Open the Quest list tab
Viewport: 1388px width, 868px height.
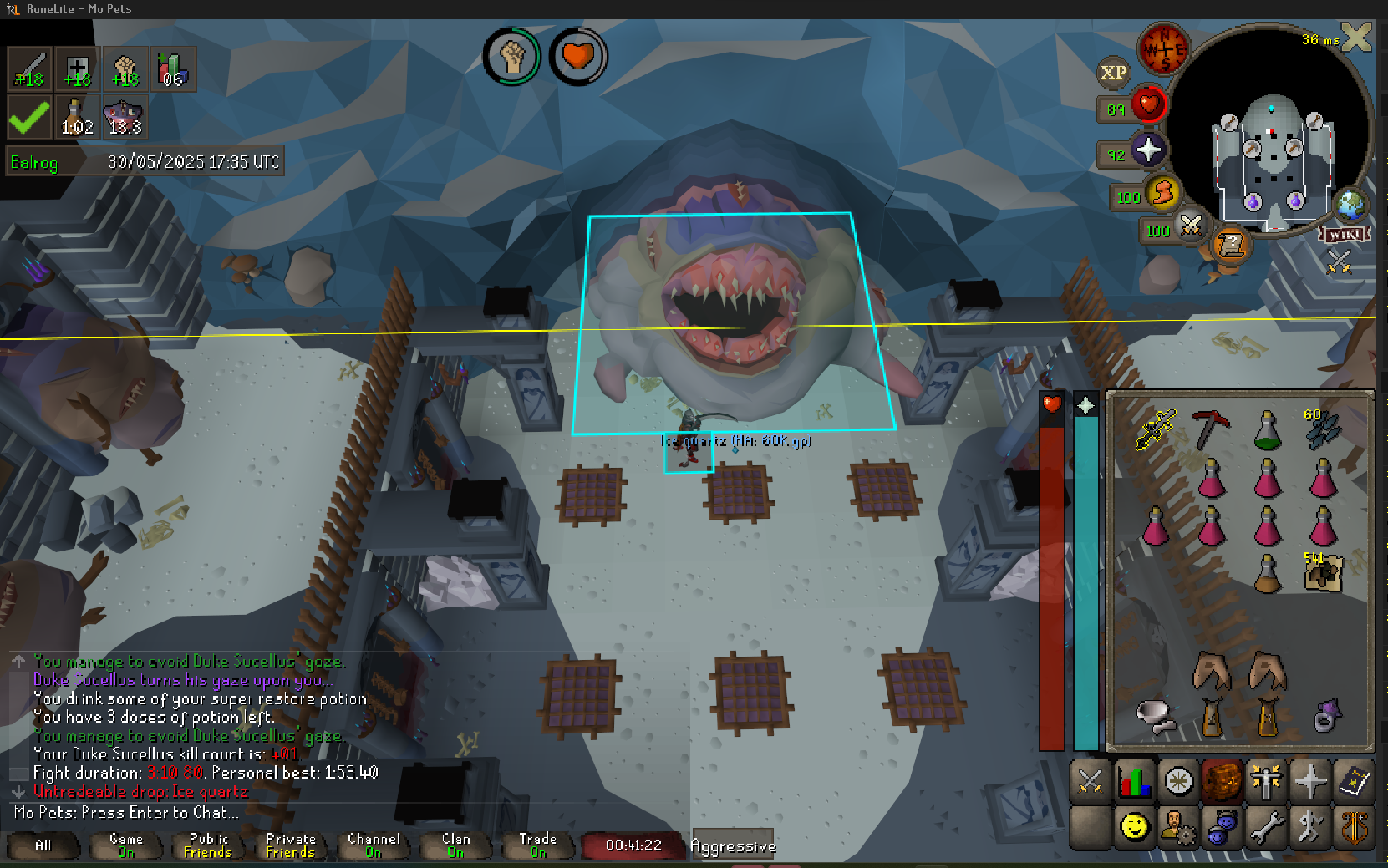tap(1178, 782)
